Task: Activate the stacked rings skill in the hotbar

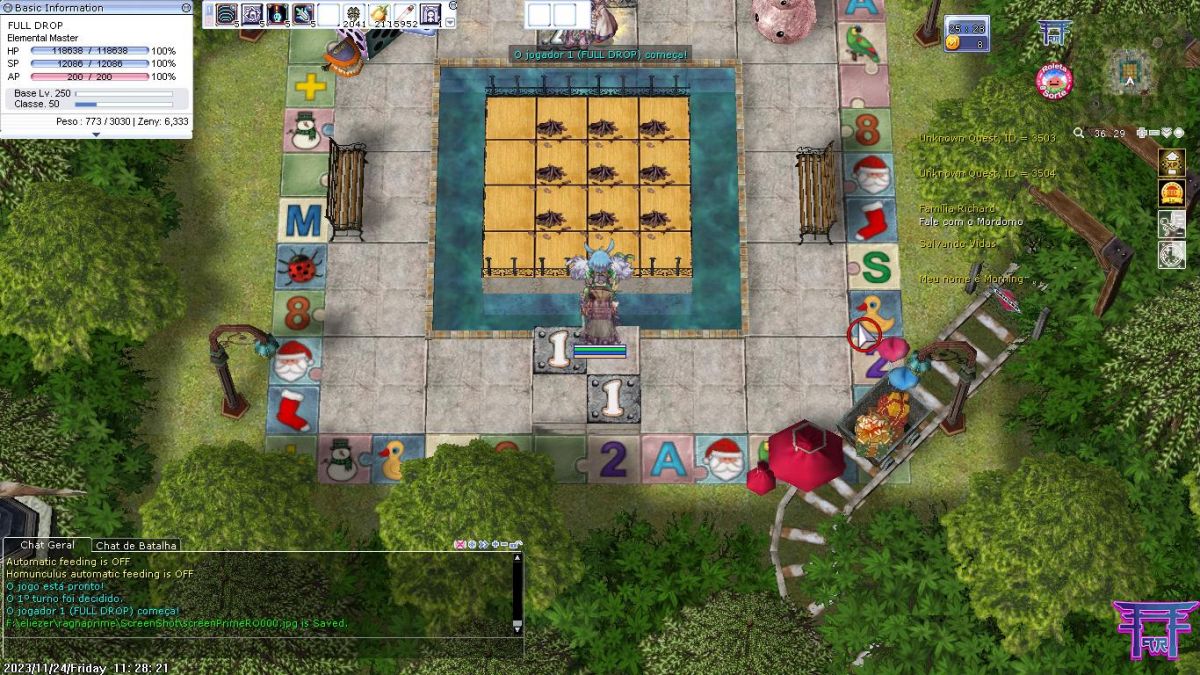Action: [225, 14]
